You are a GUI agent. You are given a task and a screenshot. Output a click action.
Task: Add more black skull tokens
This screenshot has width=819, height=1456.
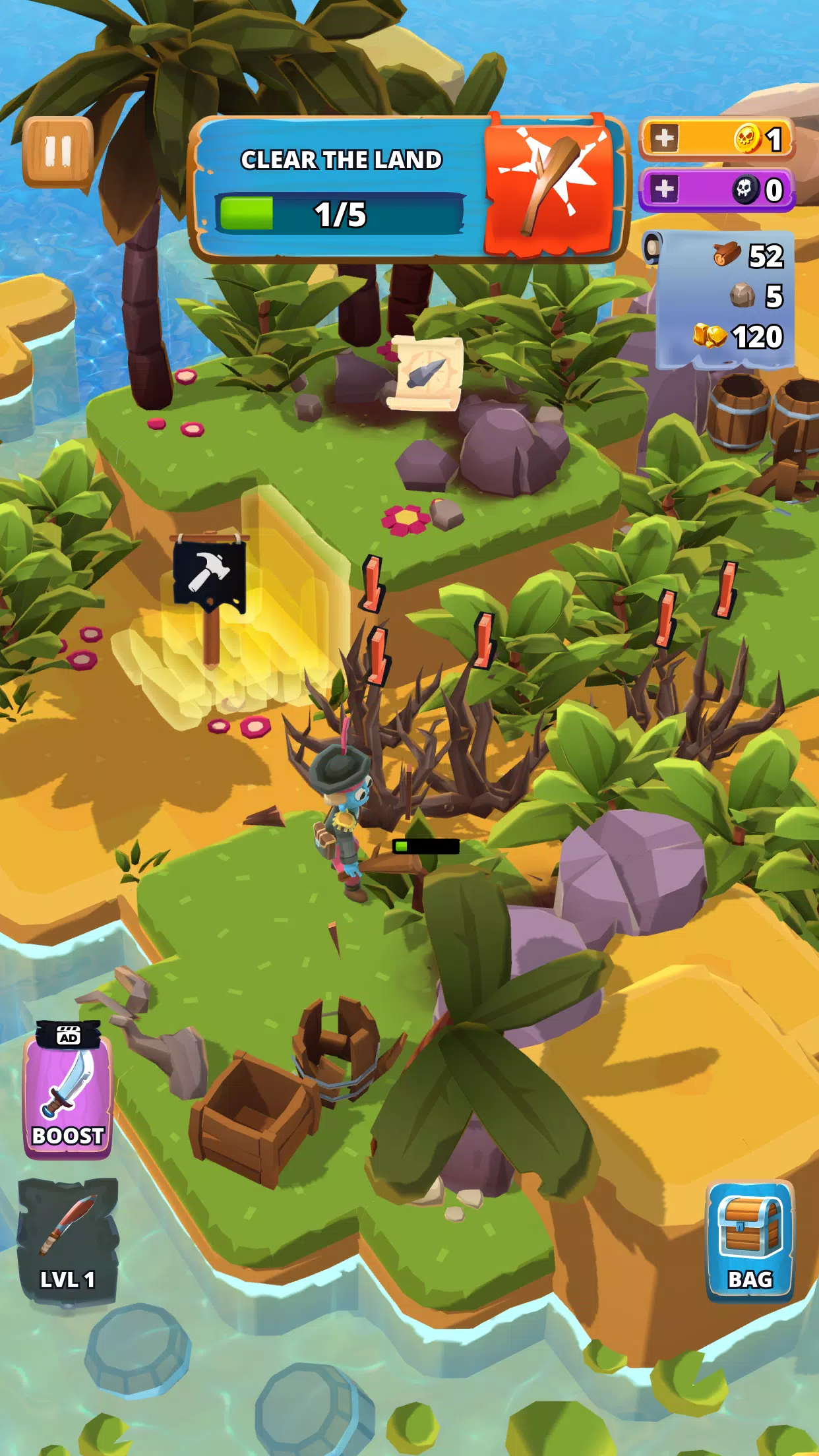[665, 189]
